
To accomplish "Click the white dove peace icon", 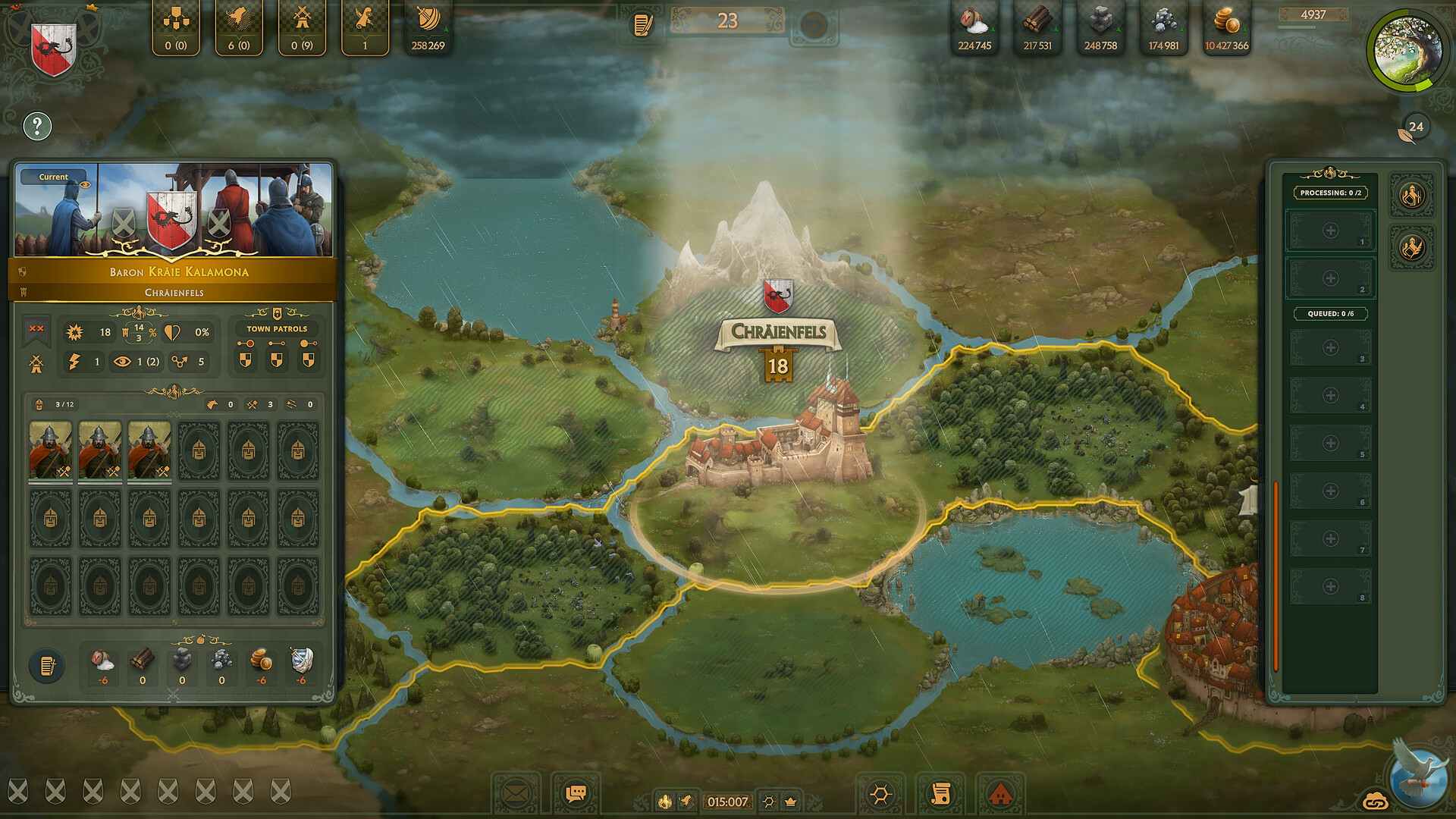I will [x=1419, y=774].
